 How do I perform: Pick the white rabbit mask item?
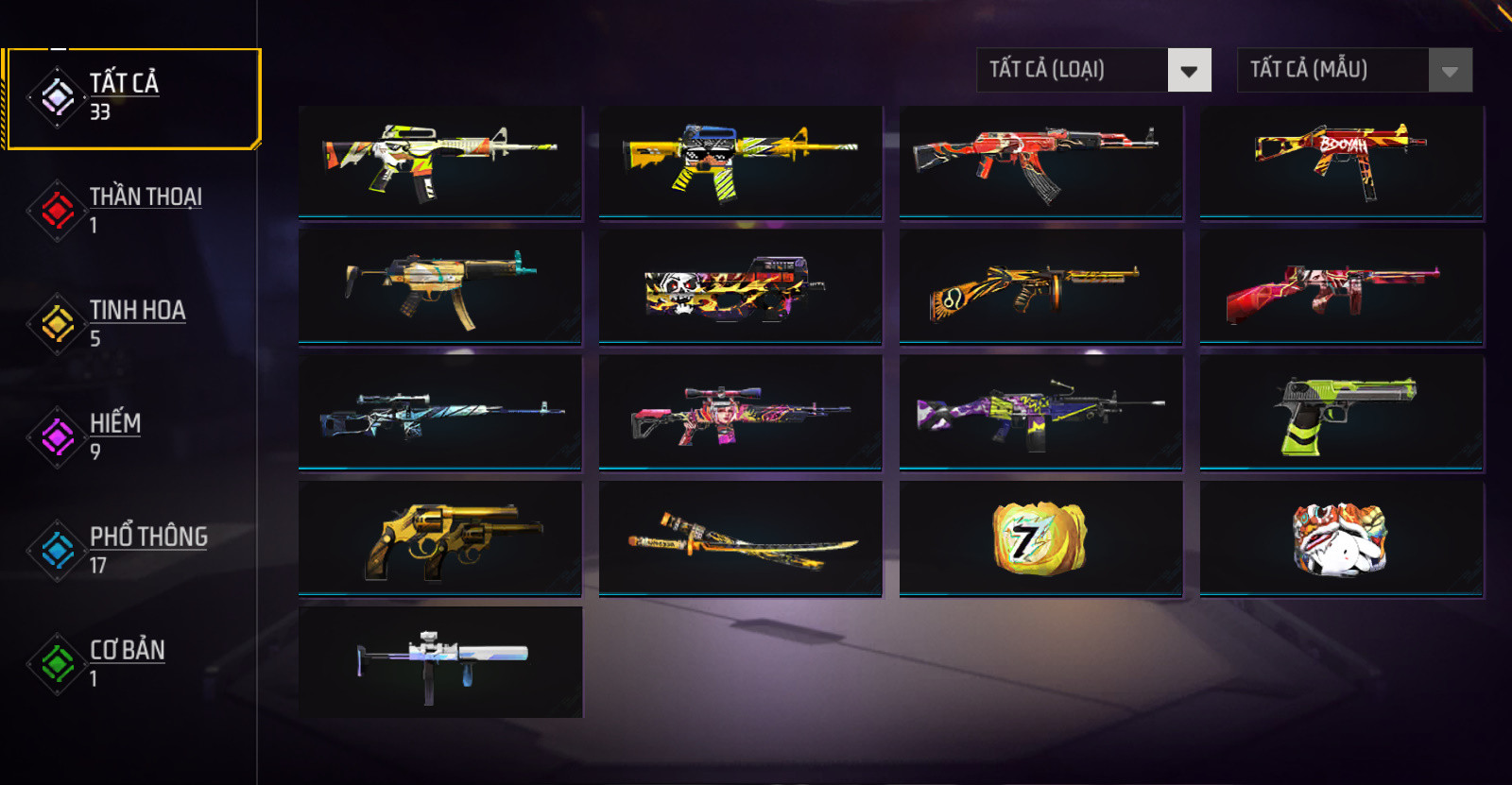click(x=1341, y=538)
